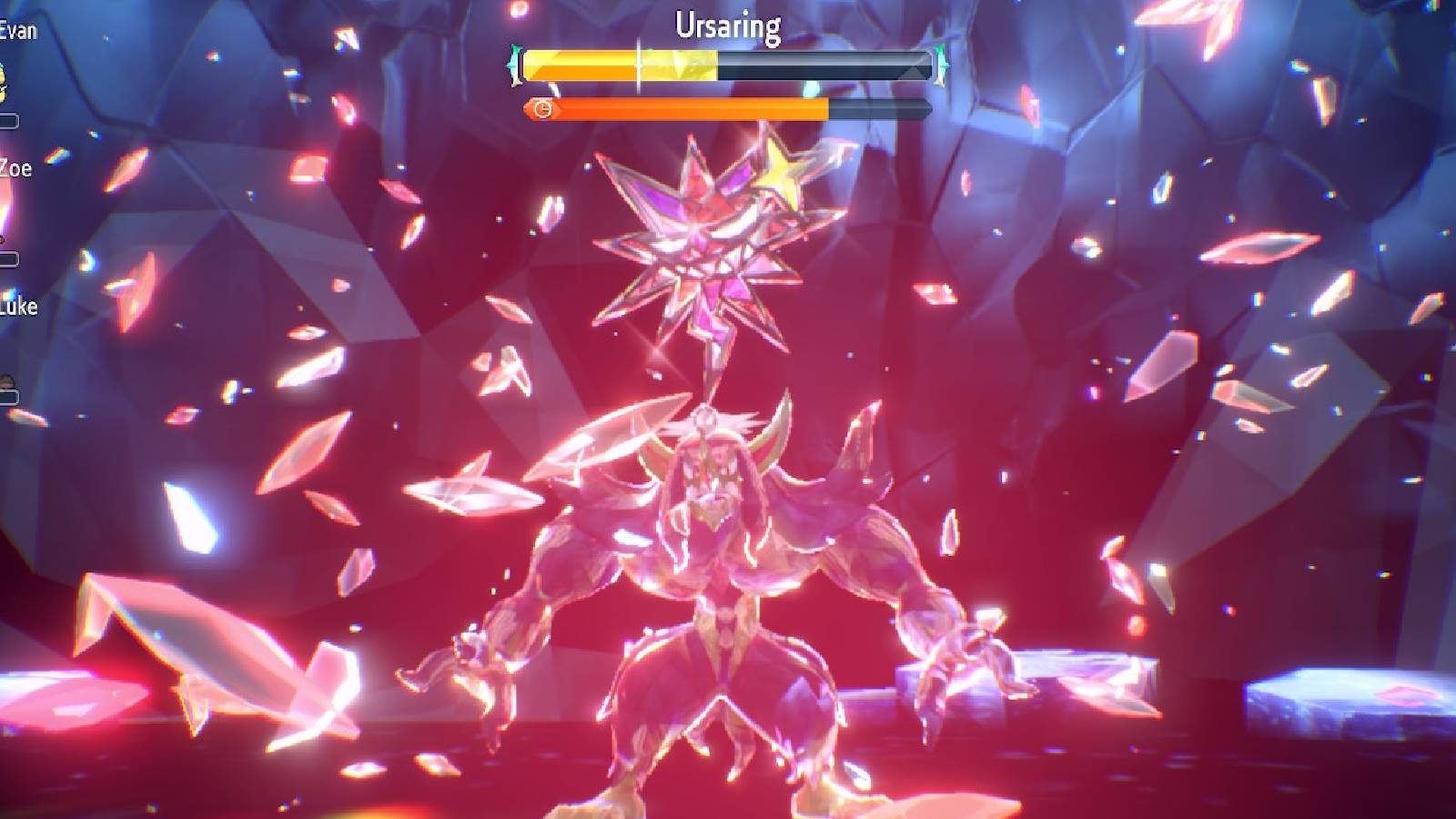Click the left crystal cap of Ursaring's HP bar
Screen dimensions: 1456x819
517,64
